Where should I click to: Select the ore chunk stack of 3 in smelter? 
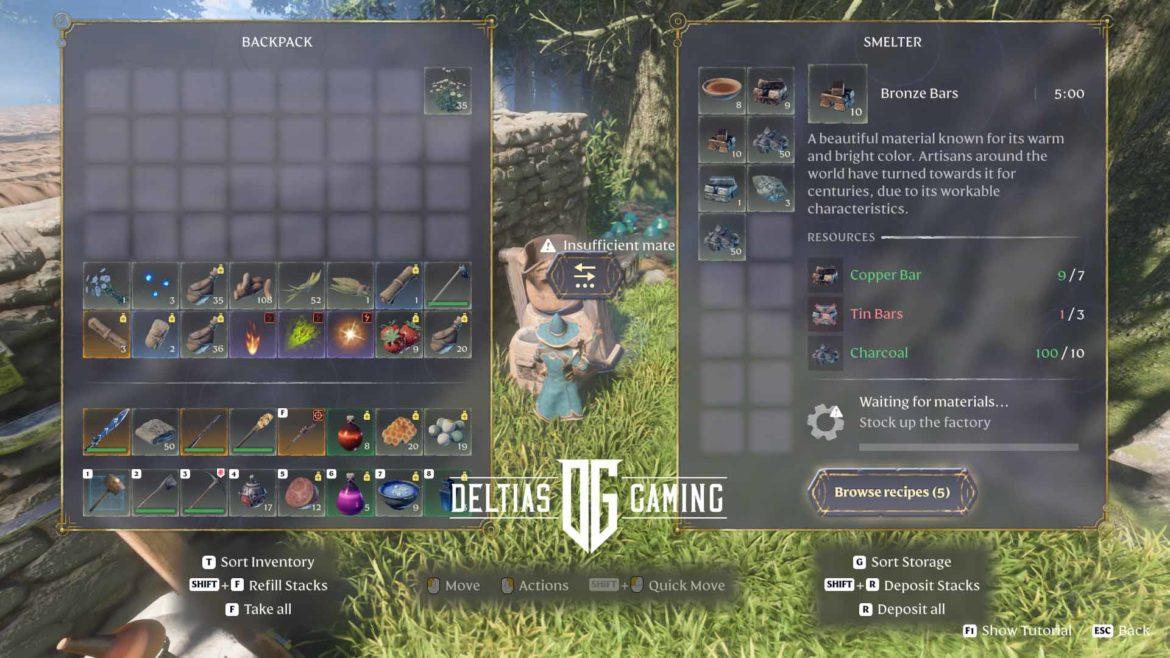(x=771, y=188)
